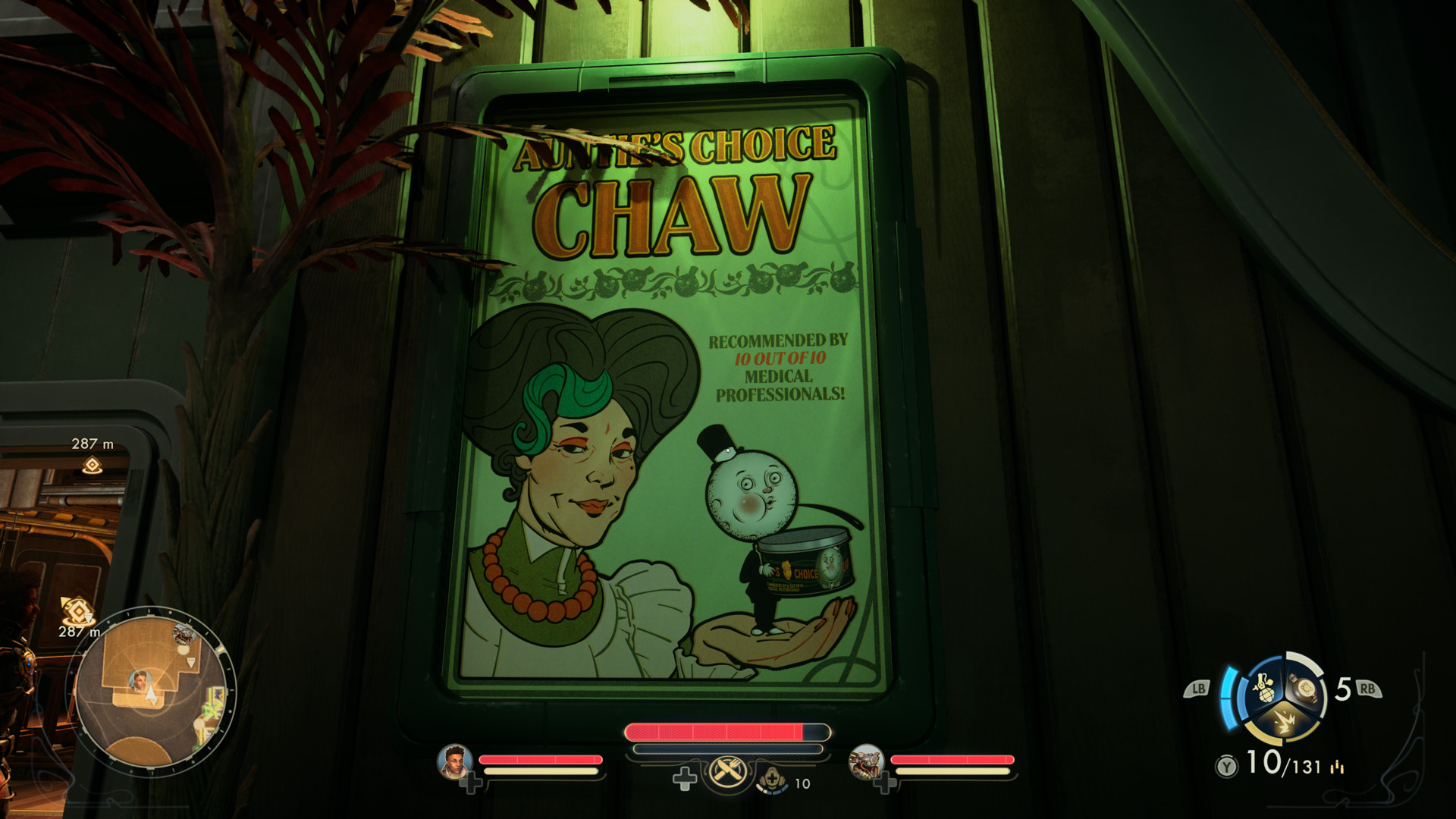Screen dimensions: 1456x819
Task: Select the human companion's portrait
Action: 454,761
